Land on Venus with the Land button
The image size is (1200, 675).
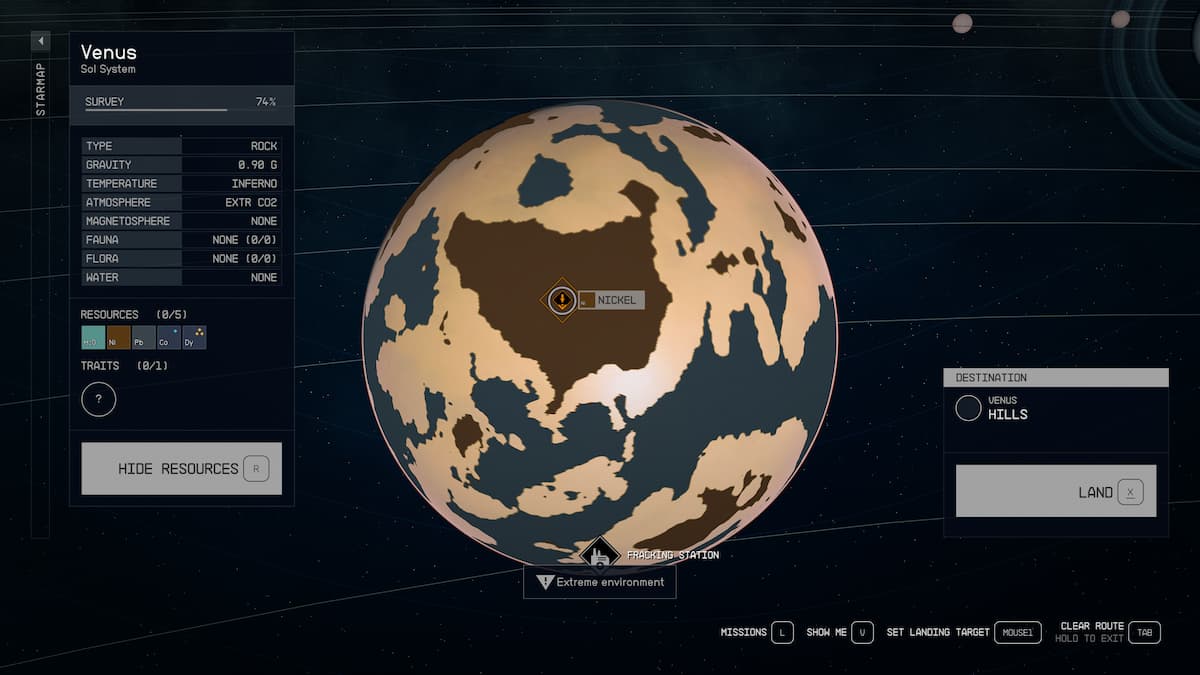pos(1056,491)
